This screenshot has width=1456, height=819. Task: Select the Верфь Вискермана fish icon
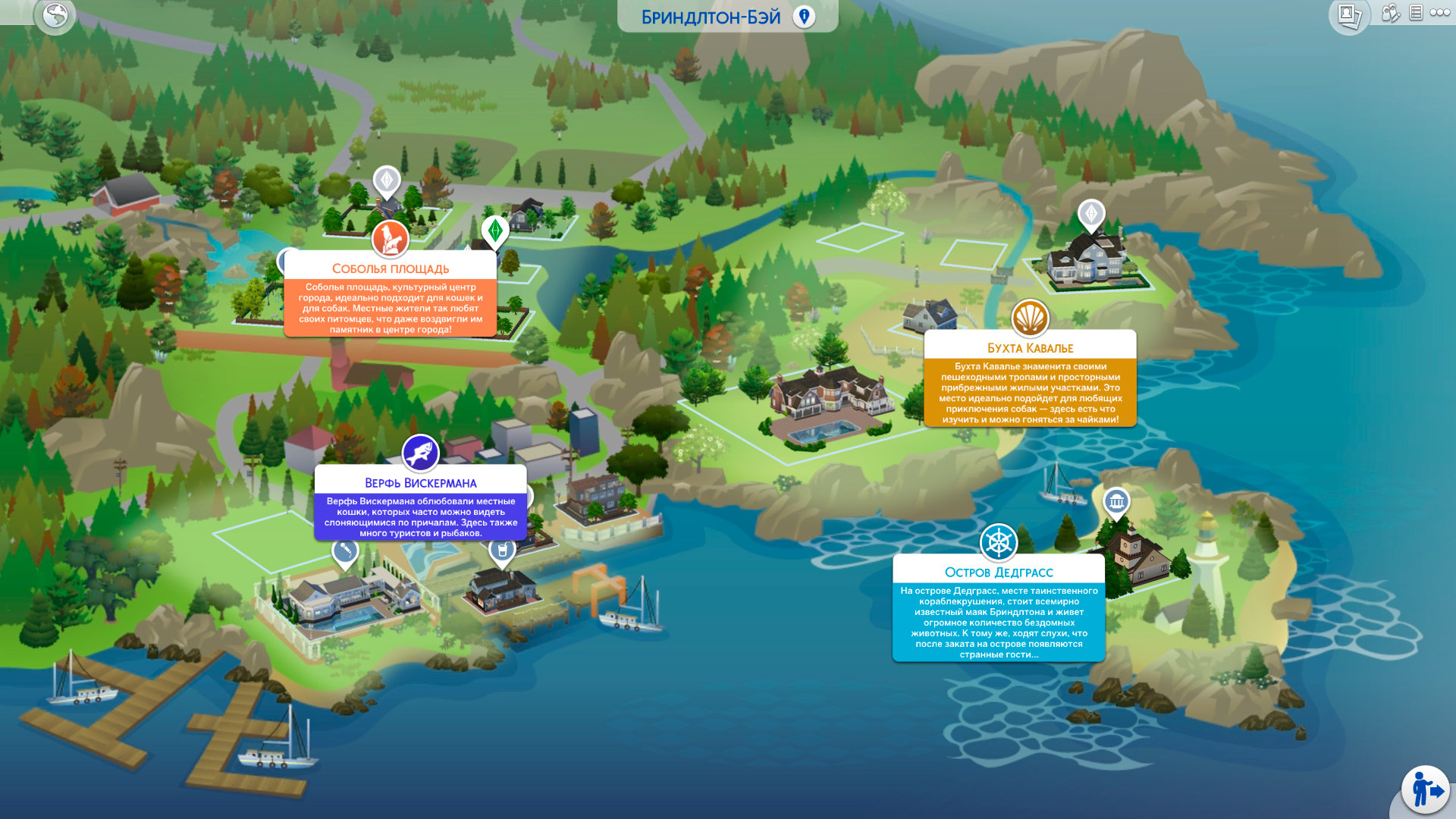(421, 453)
